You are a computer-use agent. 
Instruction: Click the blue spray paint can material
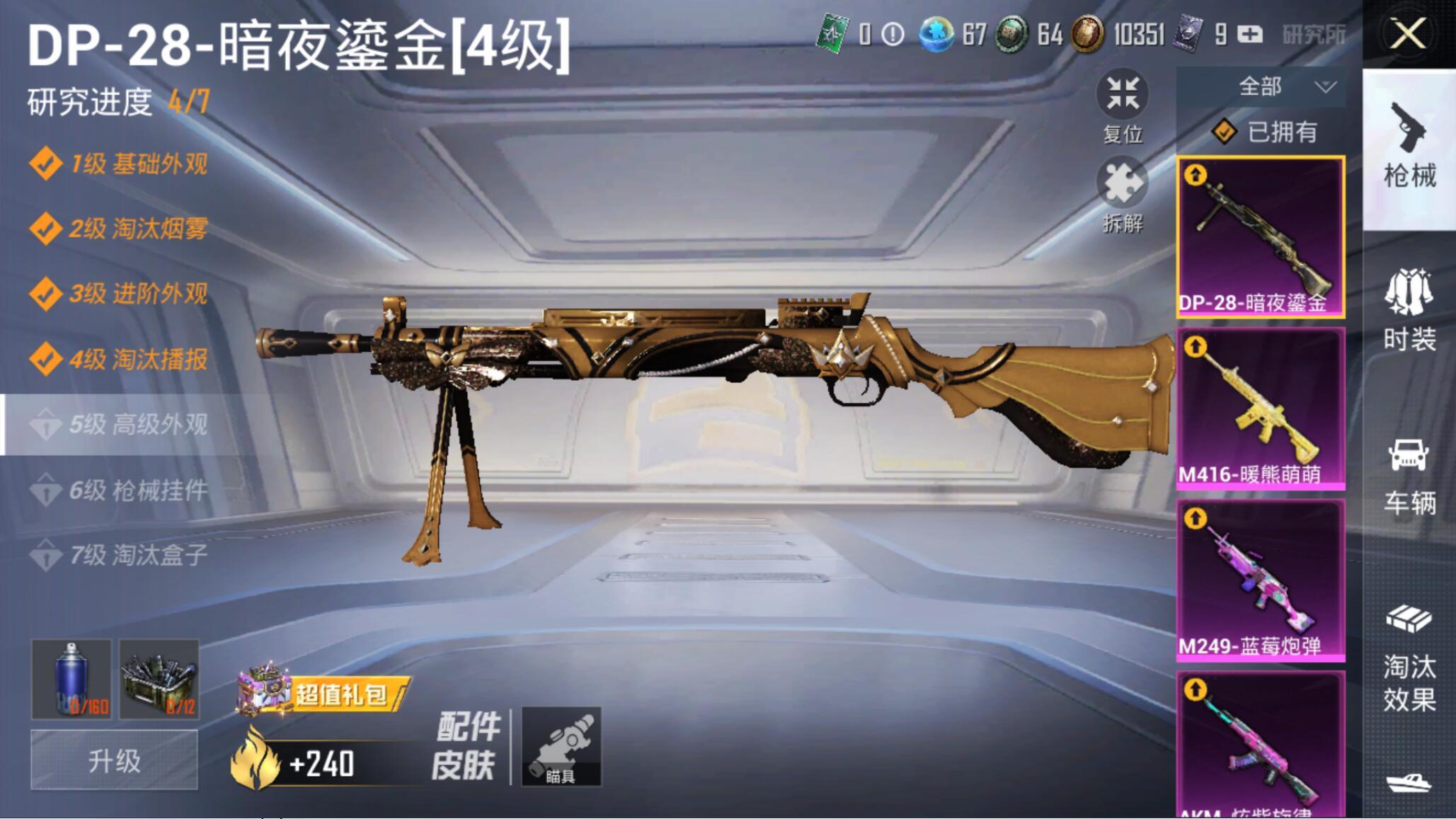[71, 679]
